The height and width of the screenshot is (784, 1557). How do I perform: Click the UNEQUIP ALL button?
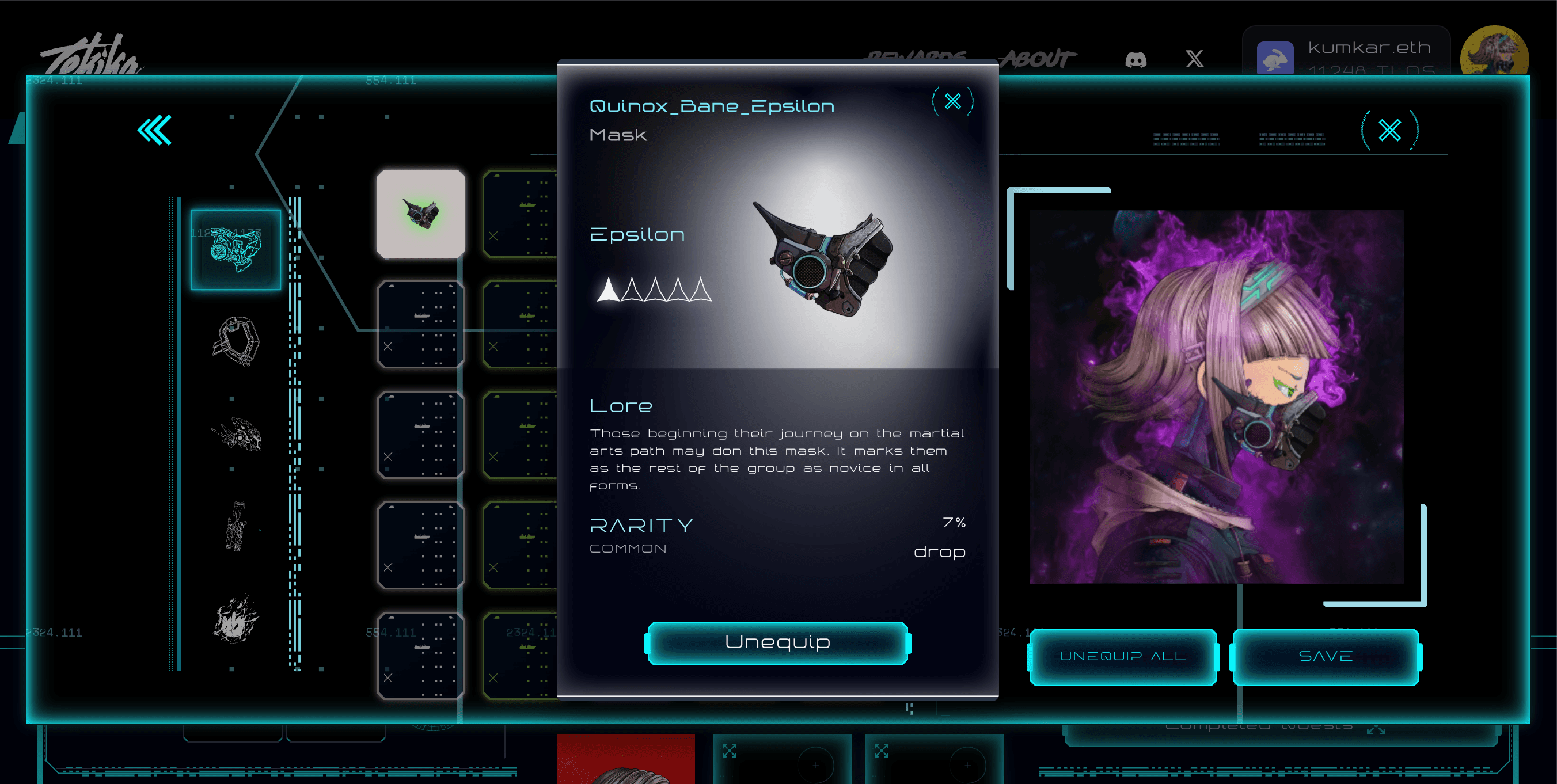(1122, 657)
